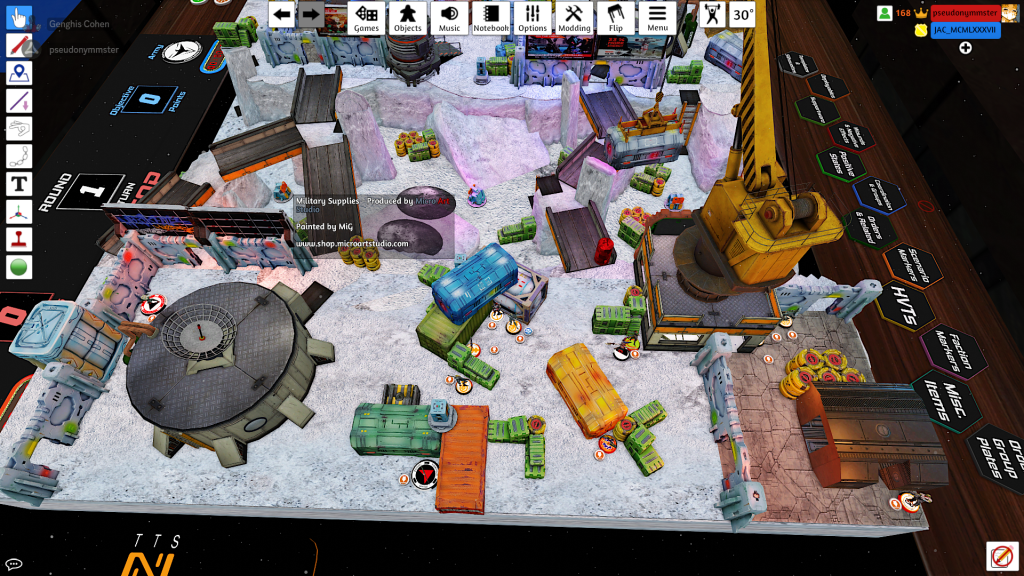This screenshot has width=1024, height=576.
Task: Open the Modding tools
Action: [x=574, y=17]
